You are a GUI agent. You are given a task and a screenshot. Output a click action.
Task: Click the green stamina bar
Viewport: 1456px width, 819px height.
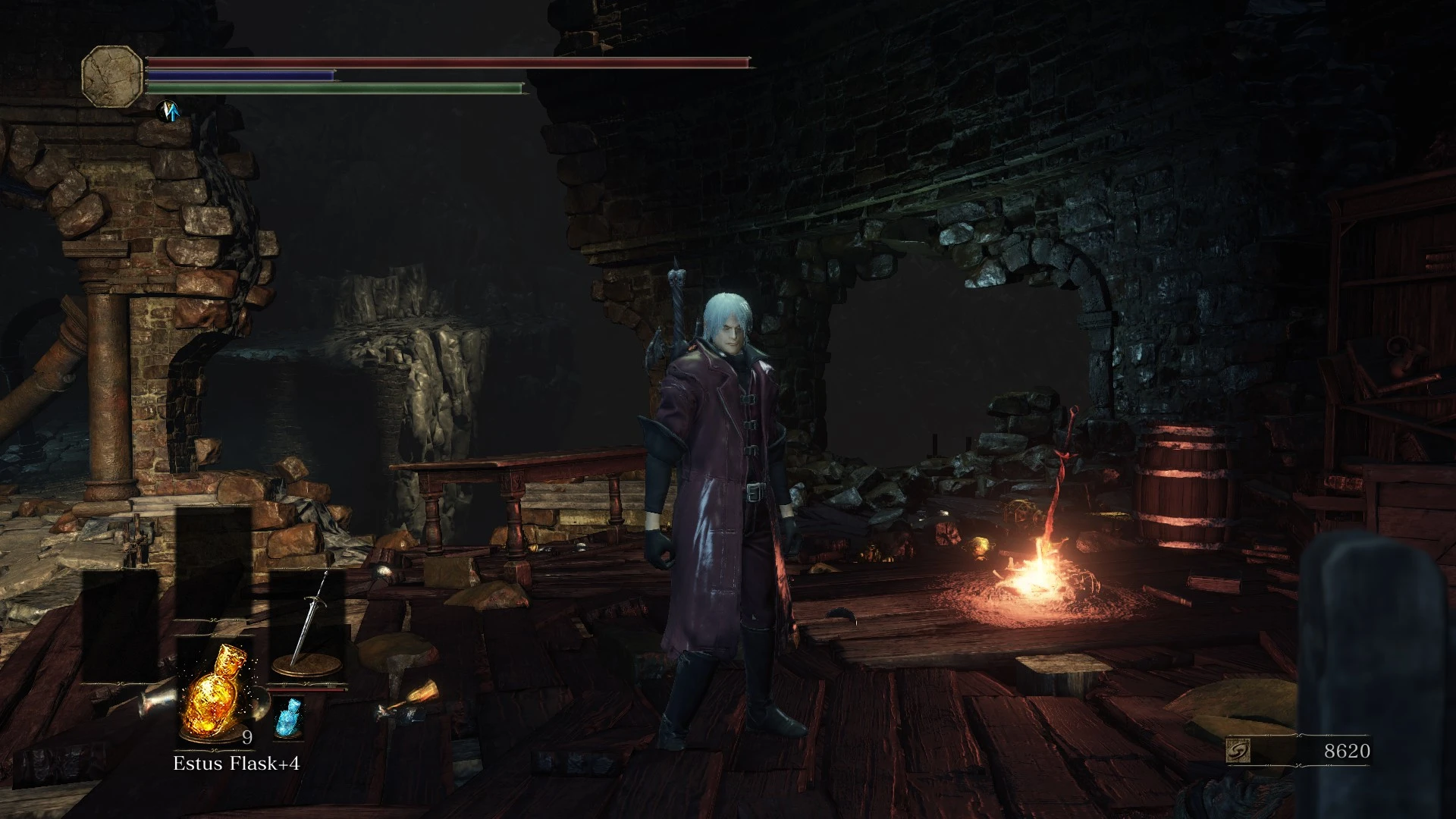tap(334, 89)
